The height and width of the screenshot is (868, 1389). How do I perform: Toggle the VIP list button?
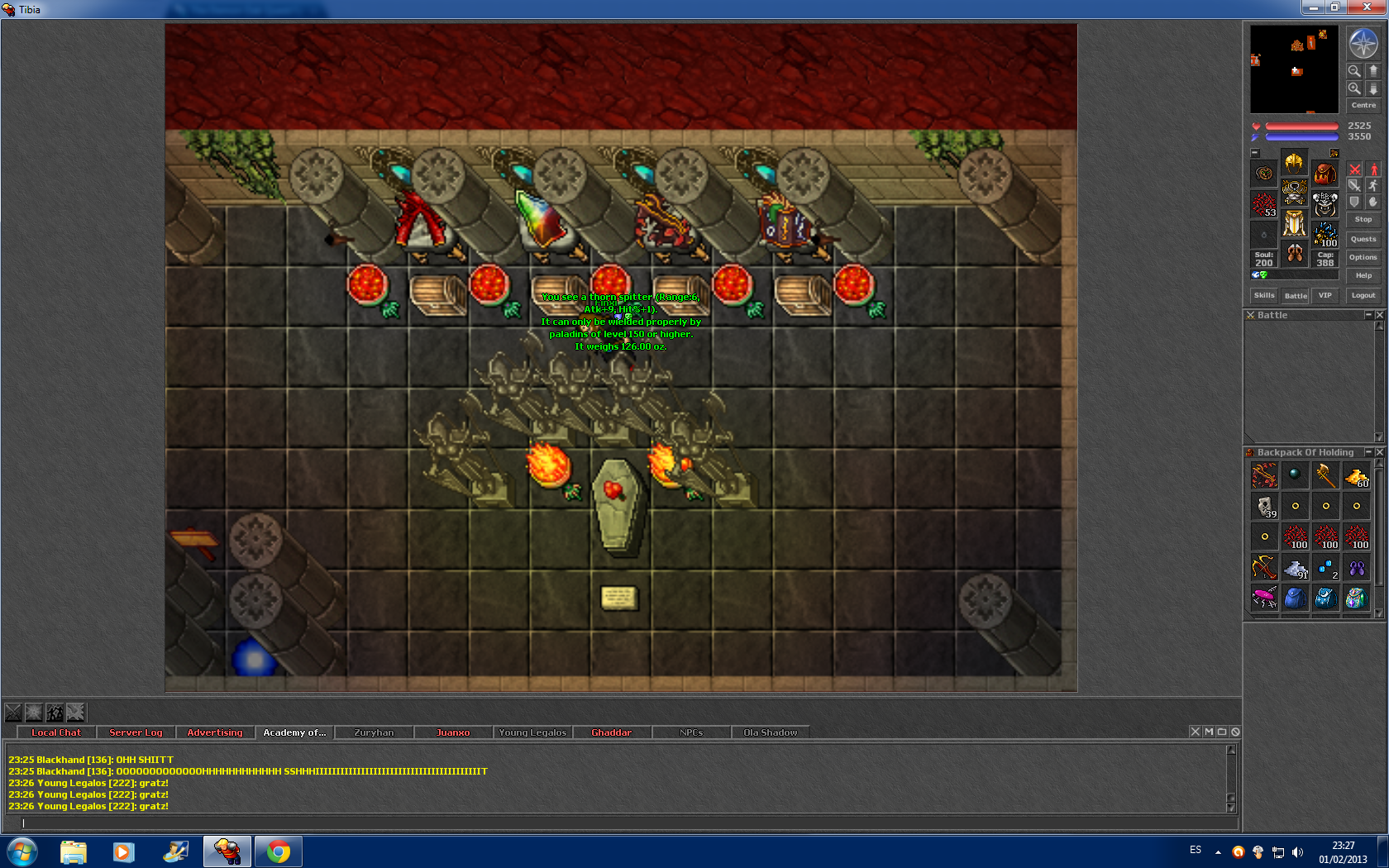click(1325, 295)
